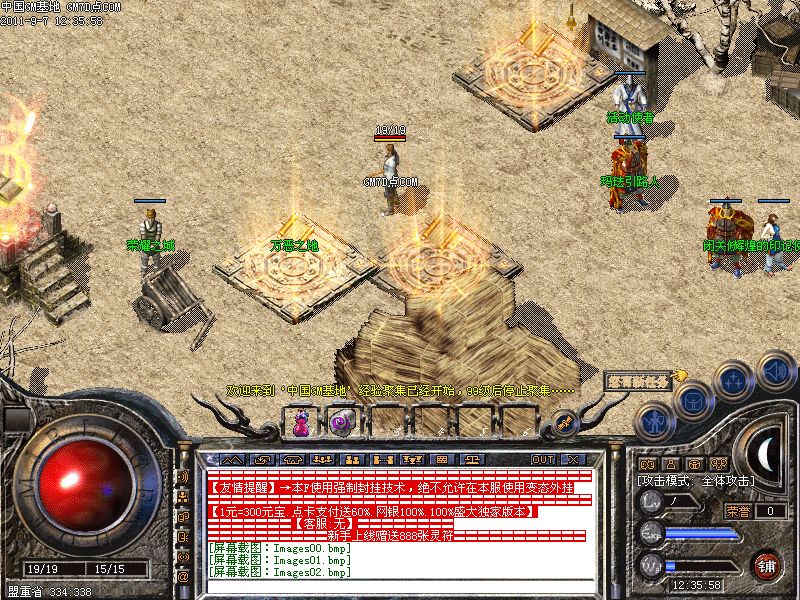
Task: Click the three-person group icon above attack mode
Action: point(717,463)
